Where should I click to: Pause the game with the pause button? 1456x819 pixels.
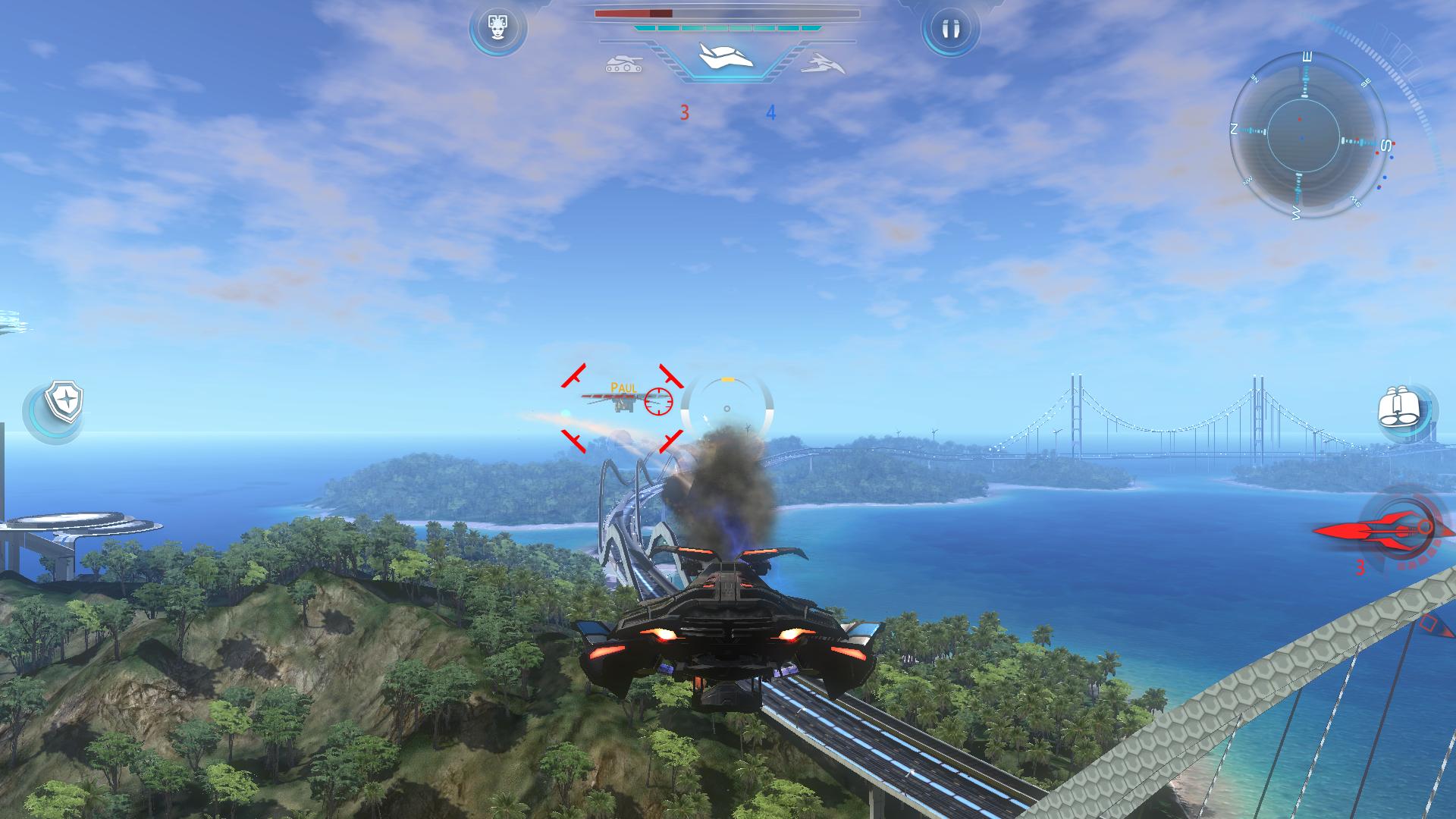[x=950, y=29]
